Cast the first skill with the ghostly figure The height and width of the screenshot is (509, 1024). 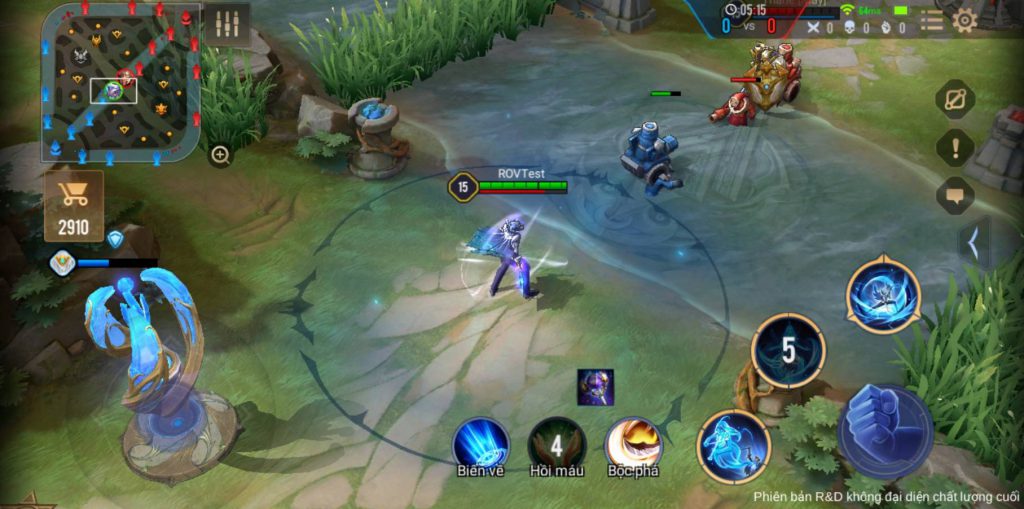click(733, 445)
